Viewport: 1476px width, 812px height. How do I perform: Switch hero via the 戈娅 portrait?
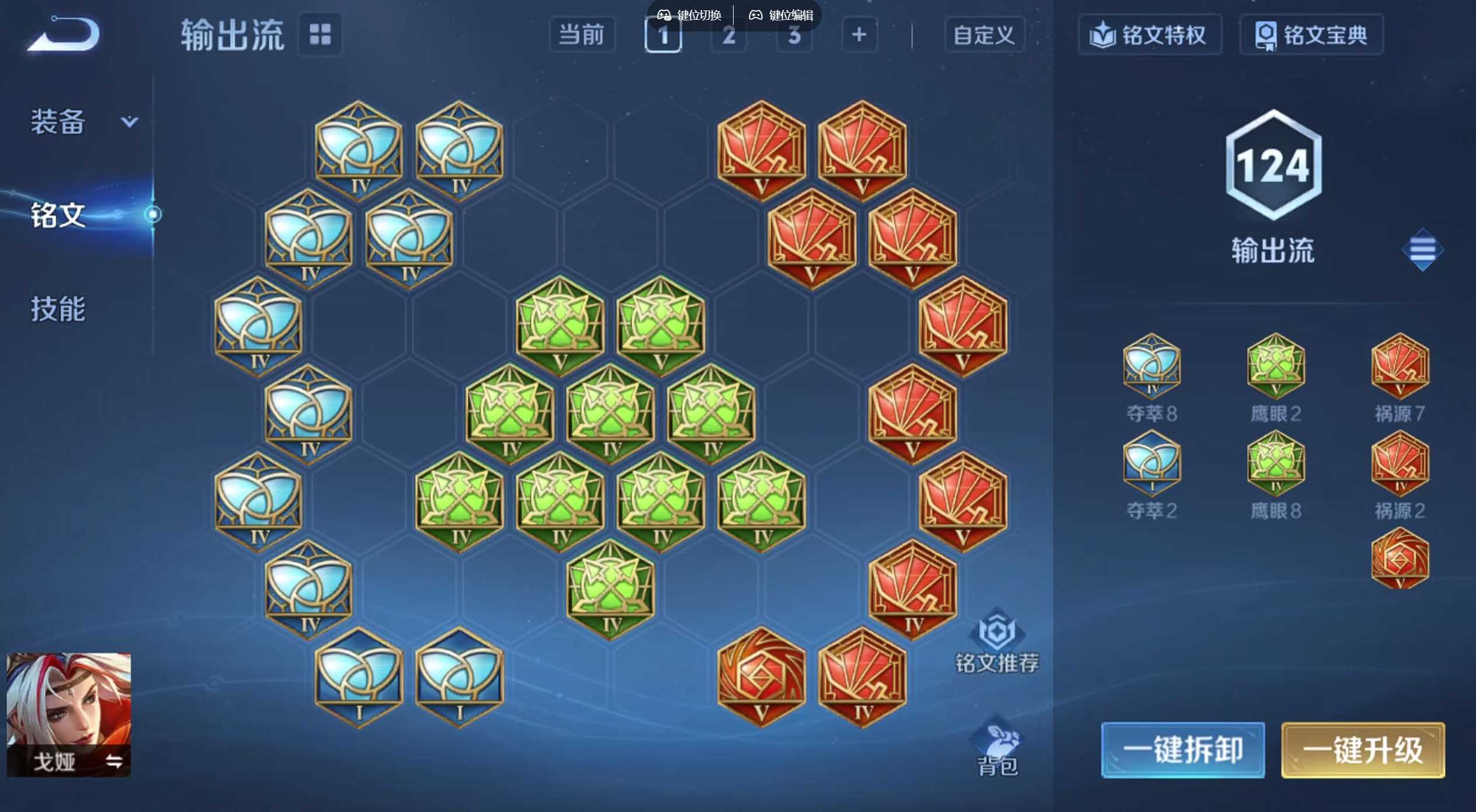(x=69, y=715)
